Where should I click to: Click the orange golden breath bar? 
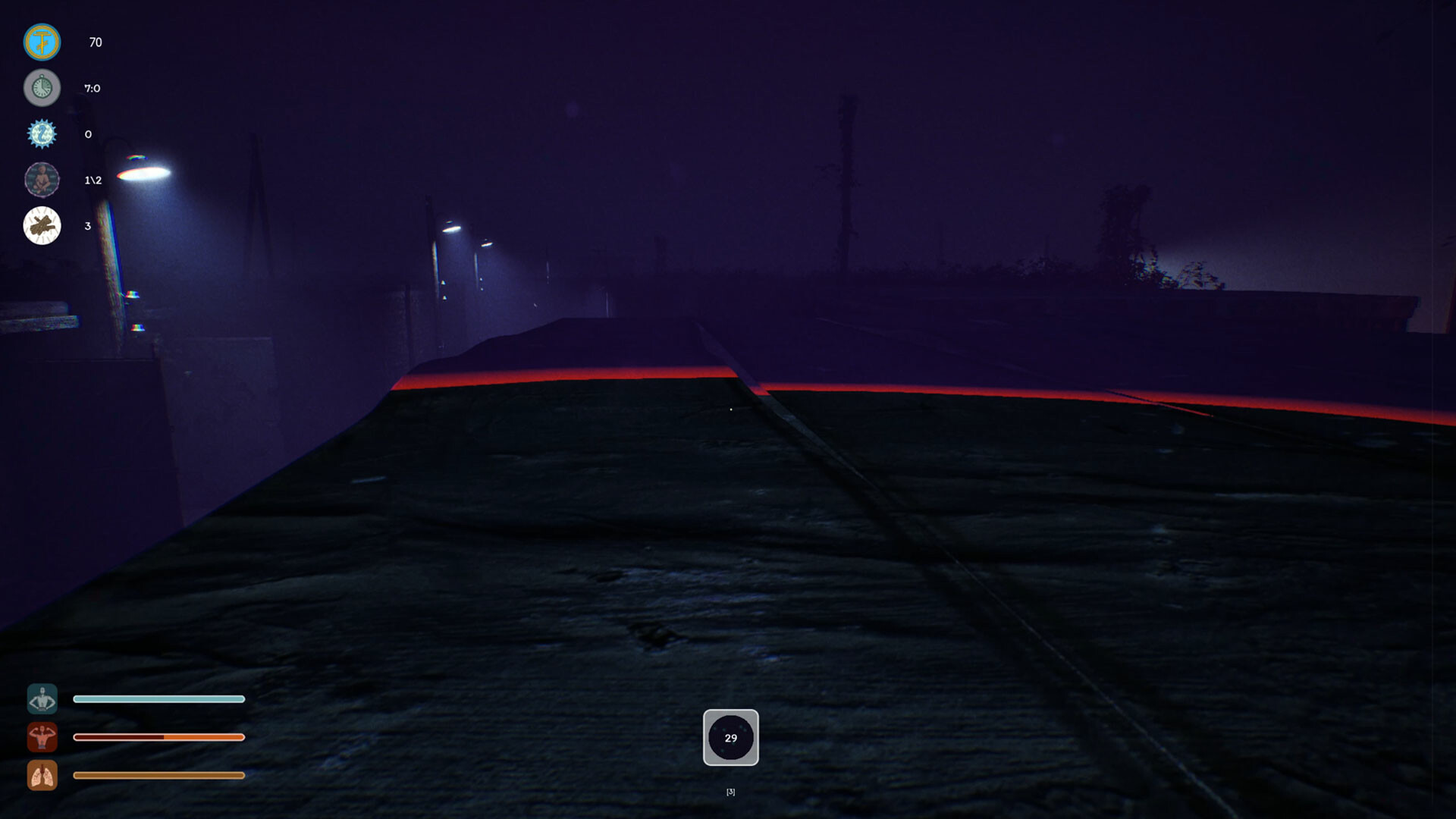pyautogui.click(x=158, y=775)
